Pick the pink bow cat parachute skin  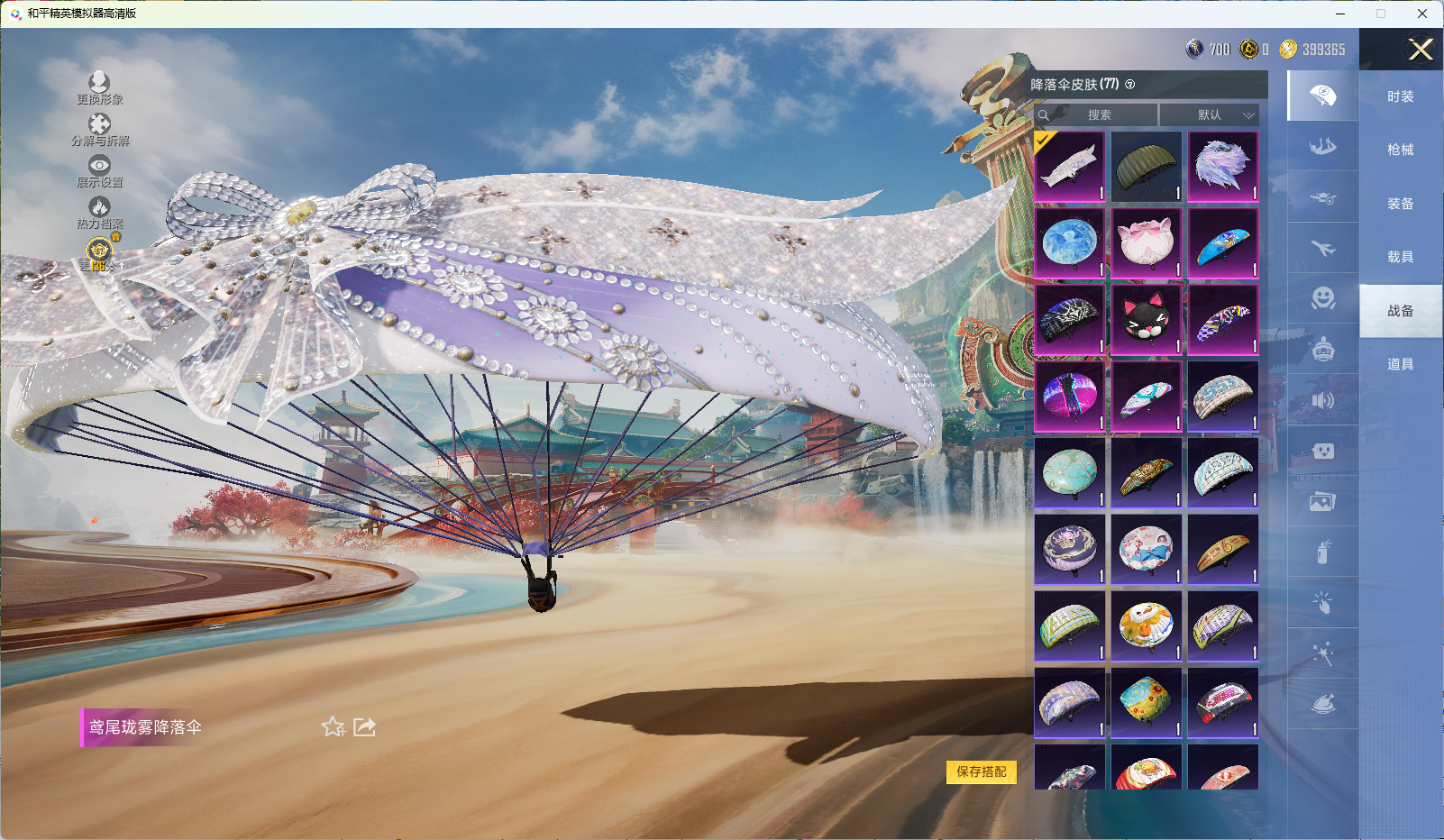point(1146,243)
